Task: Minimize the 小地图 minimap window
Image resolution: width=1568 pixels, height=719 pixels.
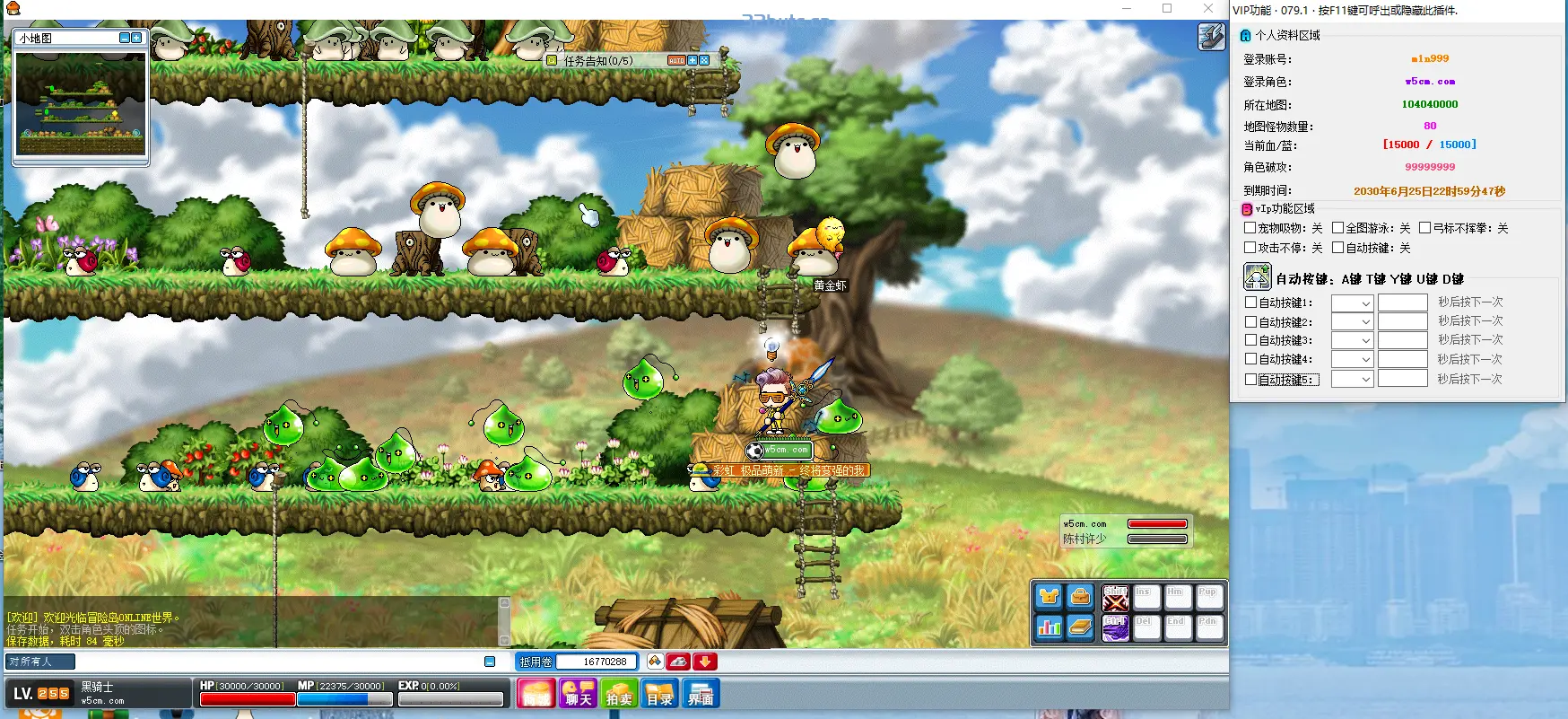Action: pyautogui.click(x=125, y=38)
